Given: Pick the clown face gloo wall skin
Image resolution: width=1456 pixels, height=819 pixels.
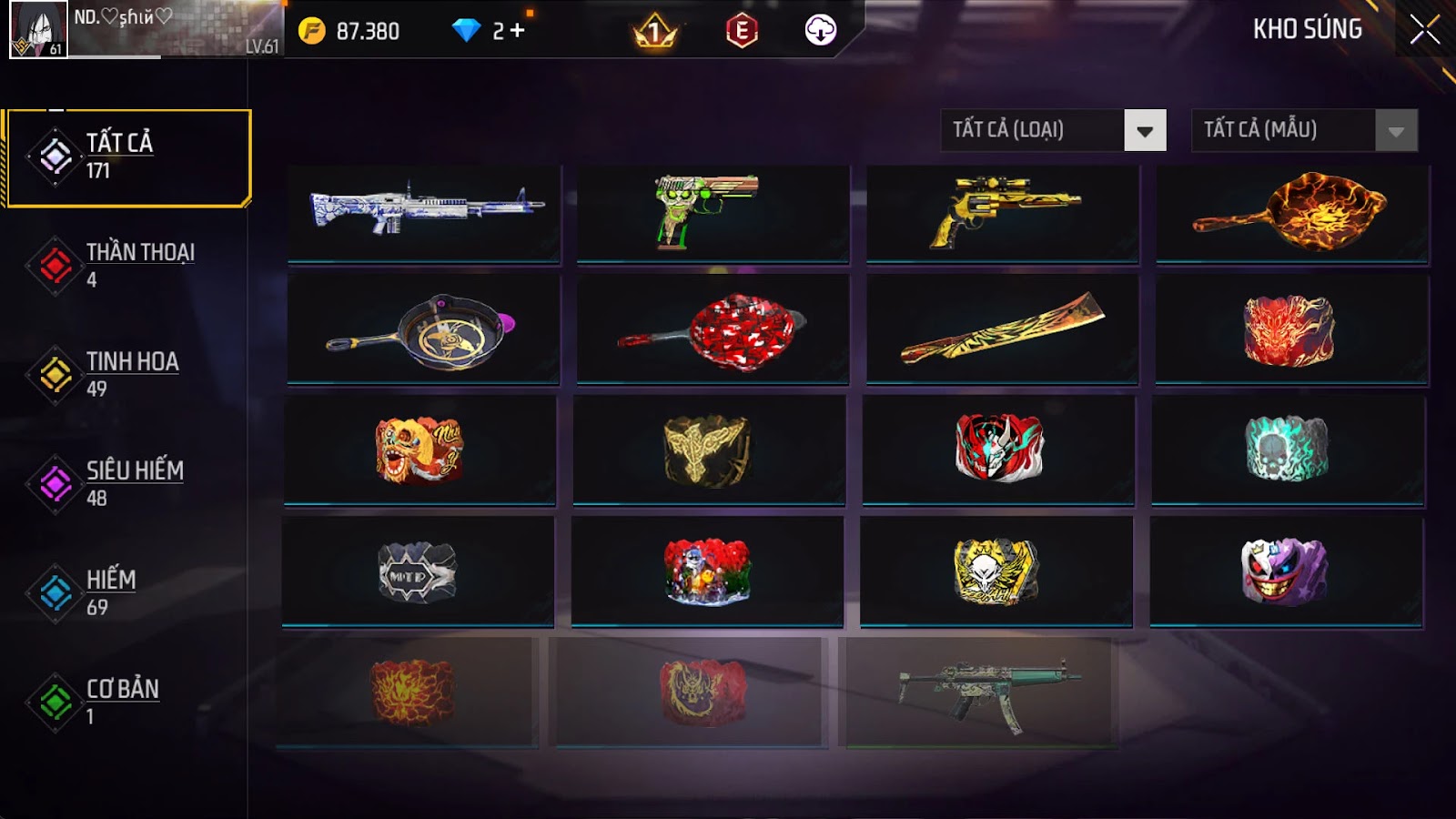Looking at the screenshot, I should point(1286,571).
